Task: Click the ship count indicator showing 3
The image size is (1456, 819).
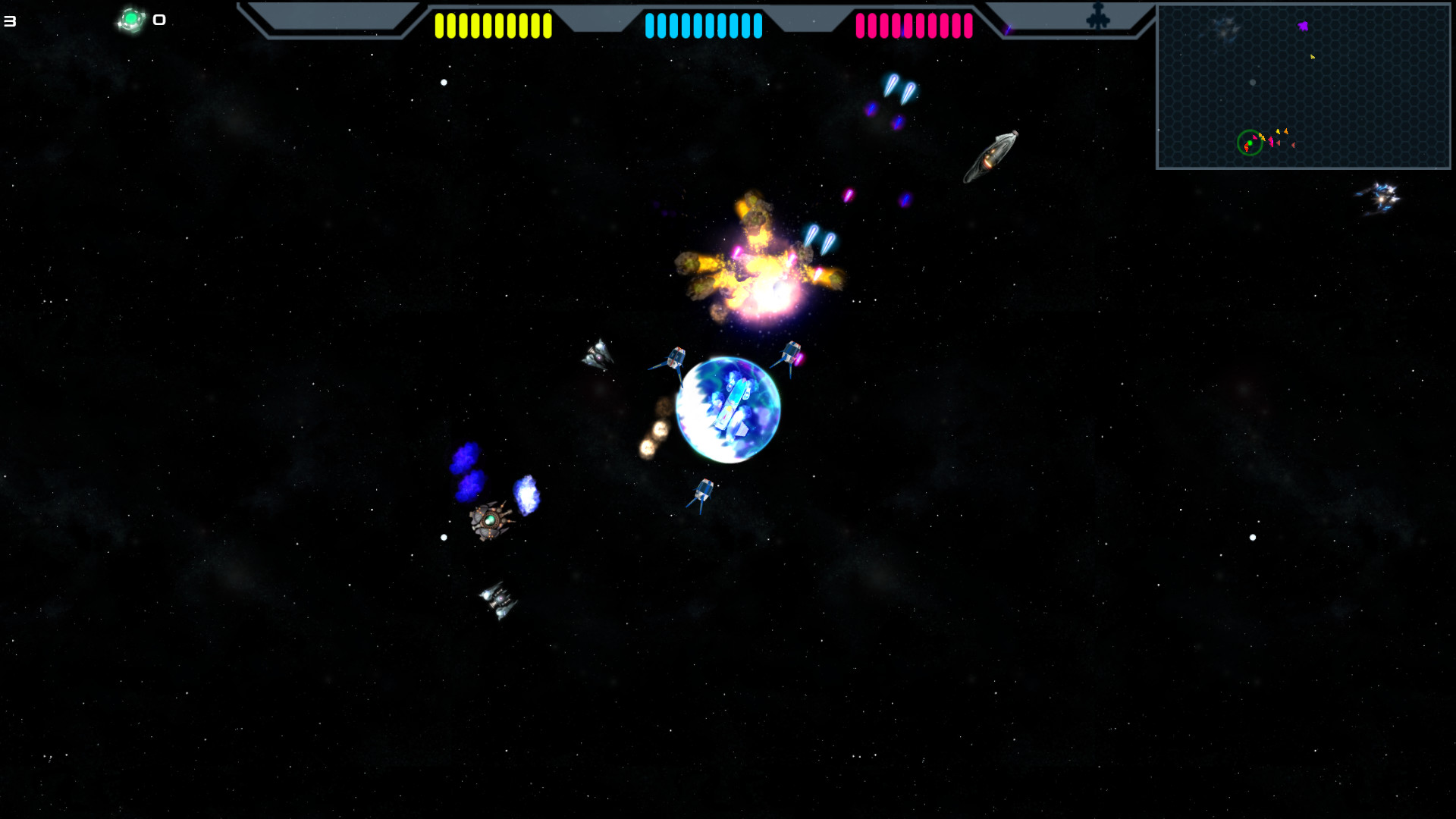Action: (9, 20)
